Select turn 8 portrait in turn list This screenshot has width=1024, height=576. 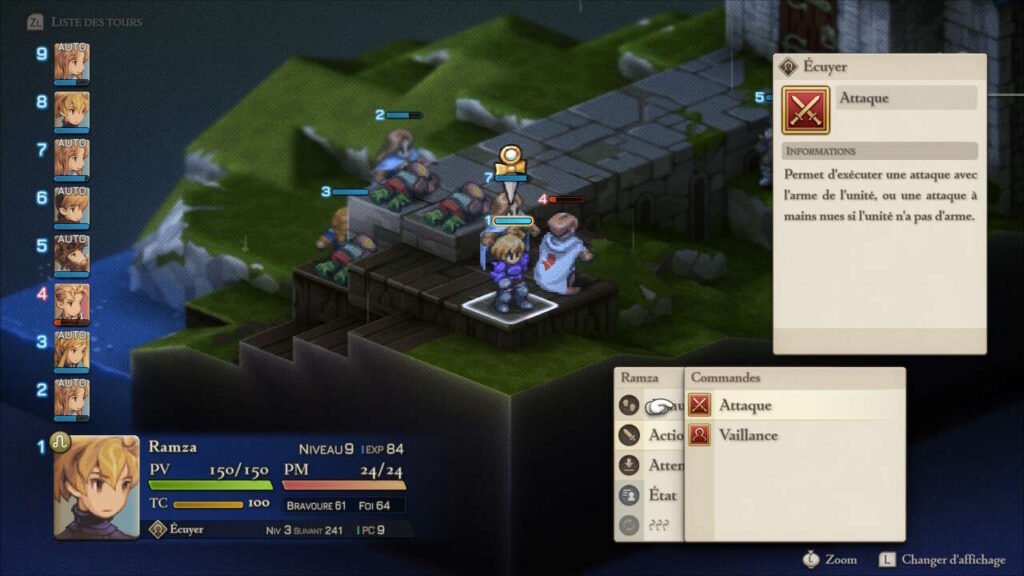(72, 109)
